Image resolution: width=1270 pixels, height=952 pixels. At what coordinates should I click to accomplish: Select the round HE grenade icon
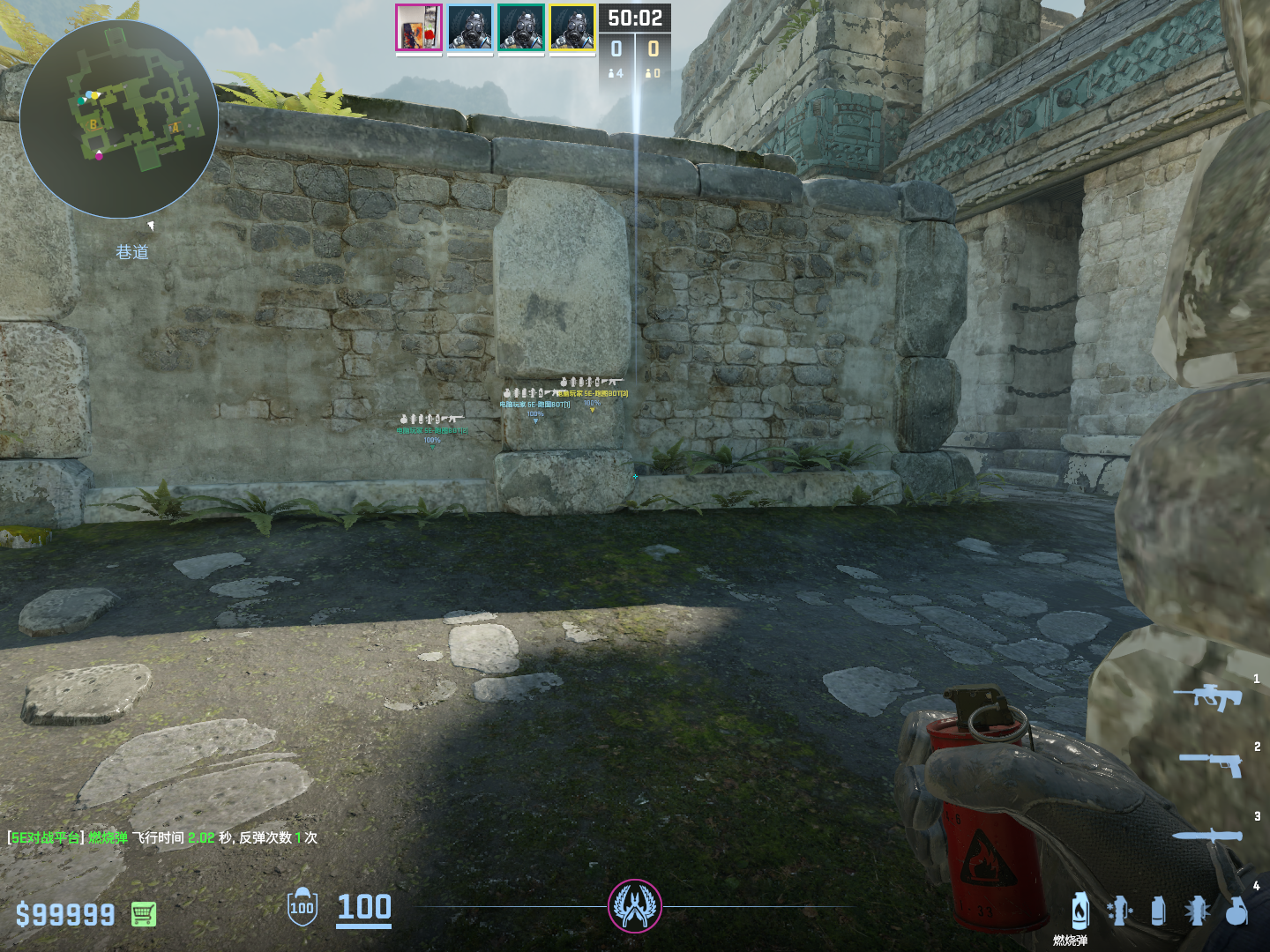click(1236, 911)
